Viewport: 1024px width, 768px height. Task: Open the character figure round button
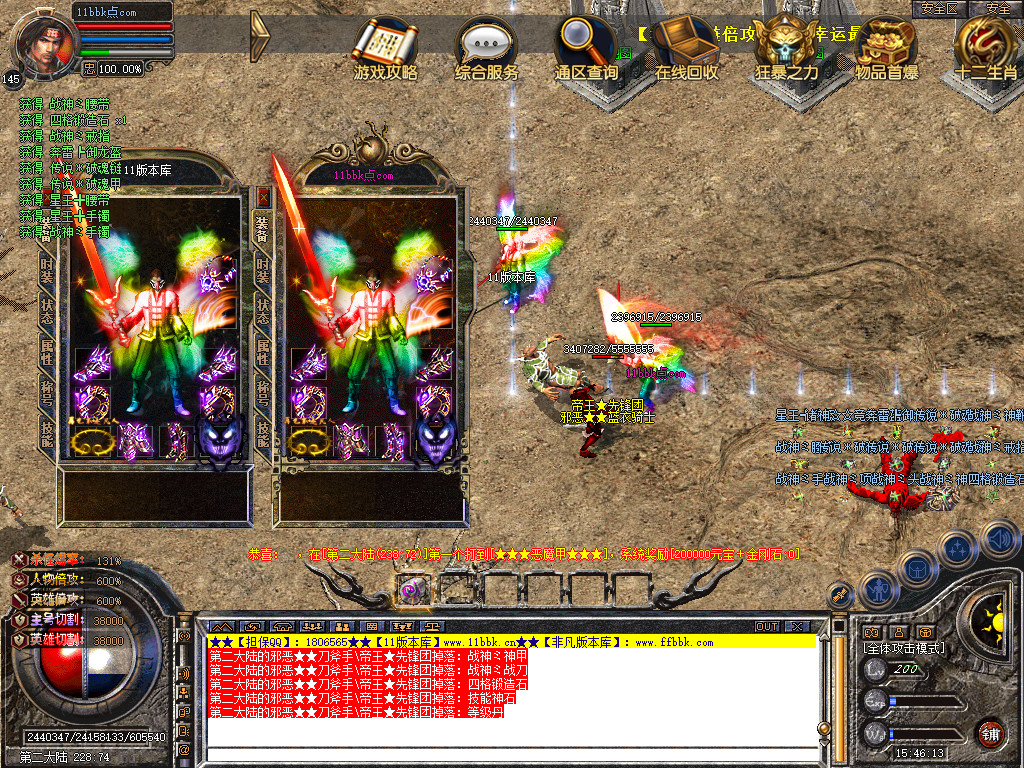877,589
